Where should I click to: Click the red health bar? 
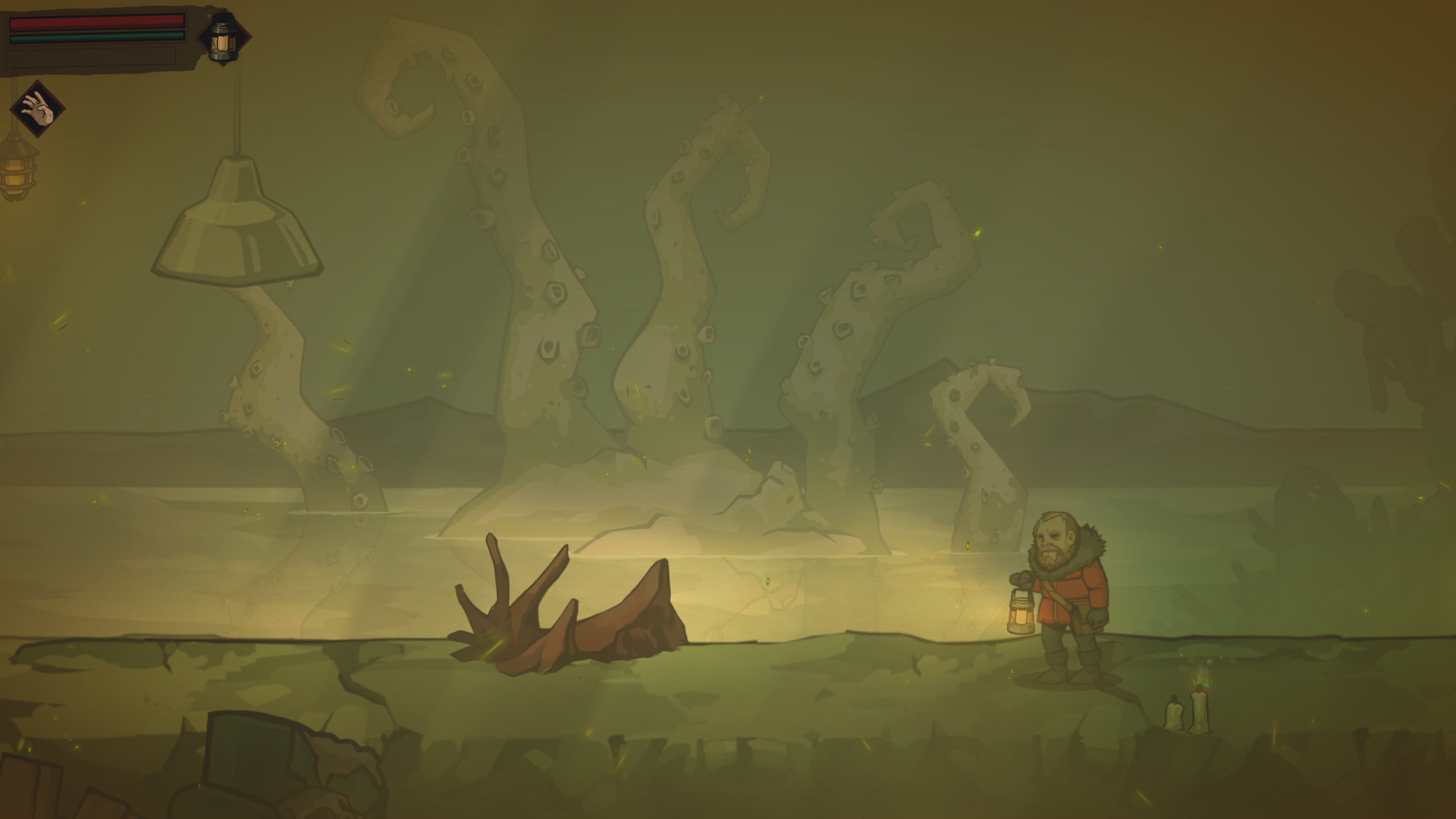pos(96,23)
